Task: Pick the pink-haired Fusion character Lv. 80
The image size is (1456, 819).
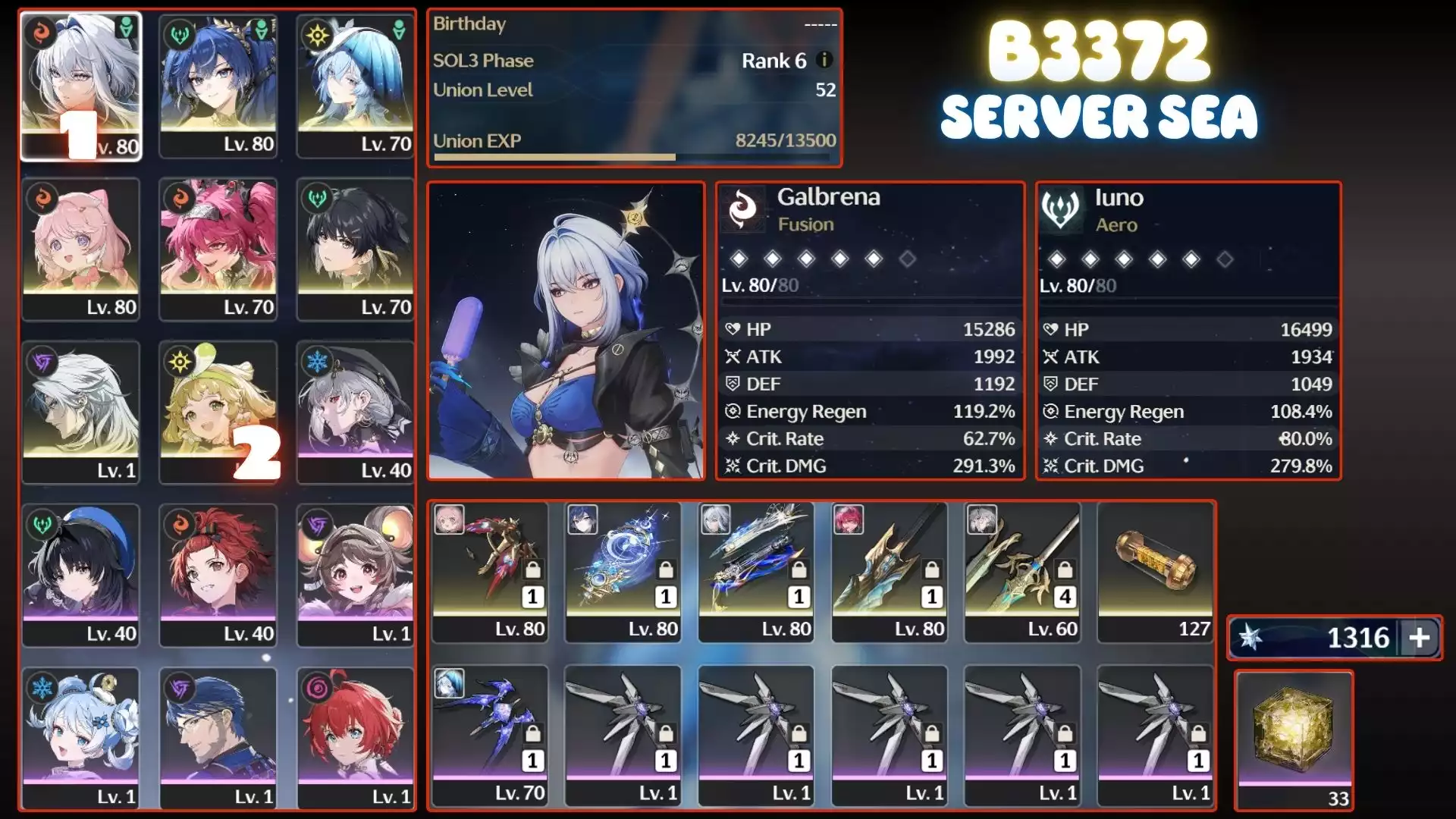Action: 80,249
